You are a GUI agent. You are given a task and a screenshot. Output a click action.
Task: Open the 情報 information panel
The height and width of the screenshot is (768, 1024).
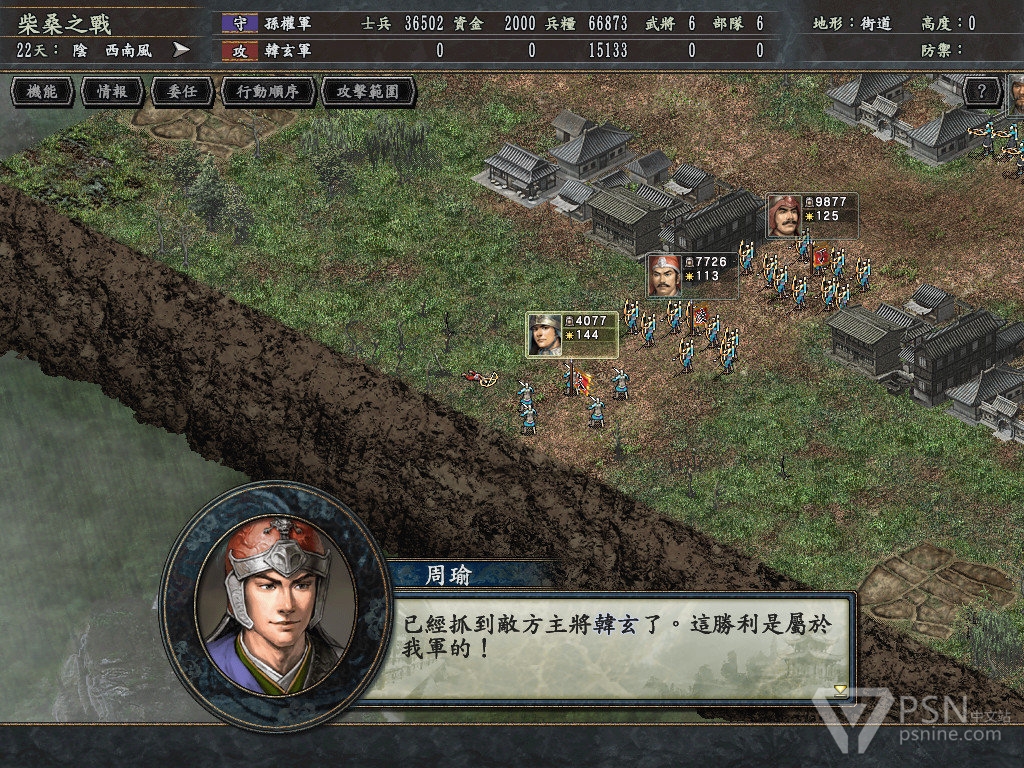[112, 92]
